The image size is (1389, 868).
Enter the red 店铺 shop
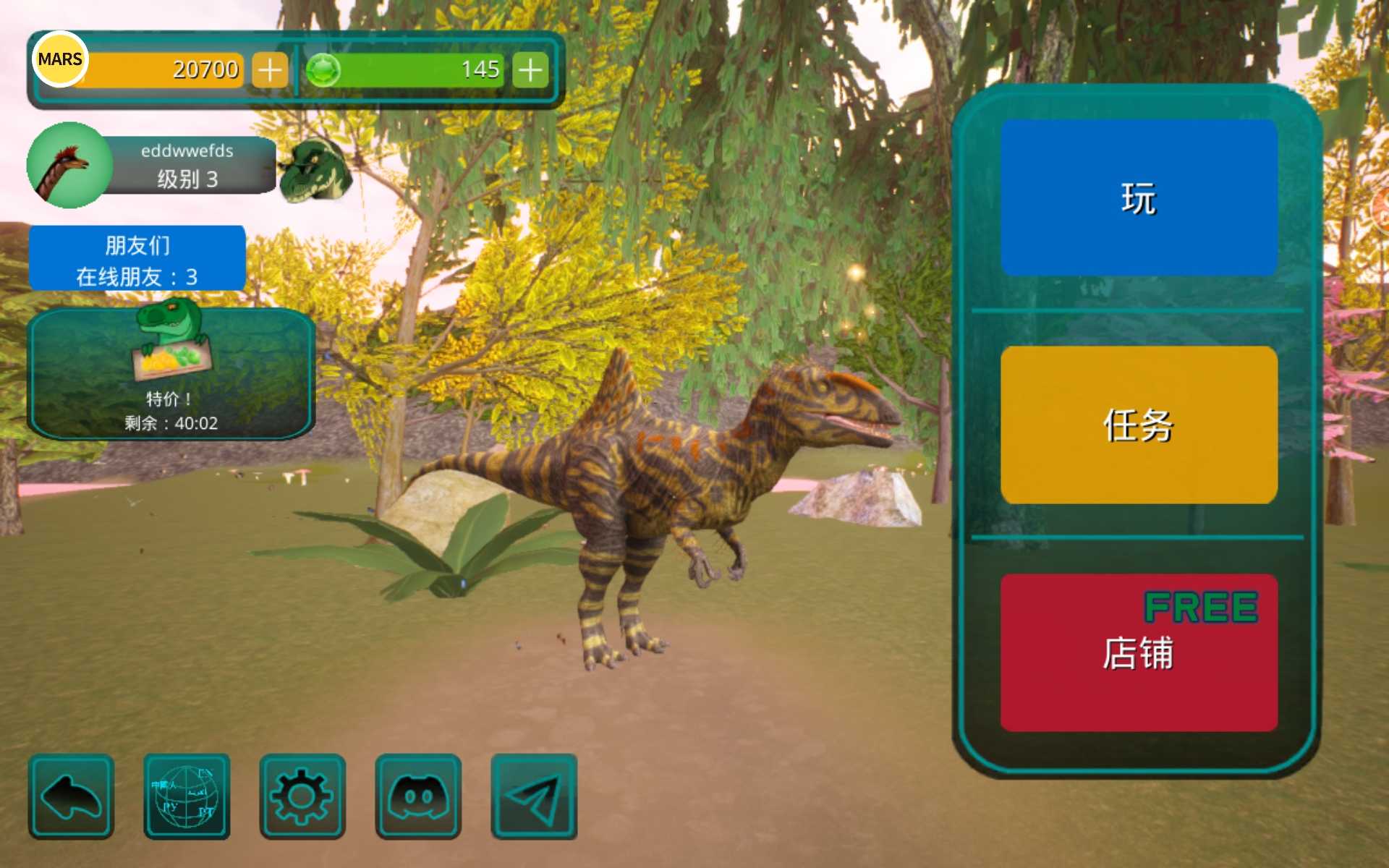pos(1139,652)
